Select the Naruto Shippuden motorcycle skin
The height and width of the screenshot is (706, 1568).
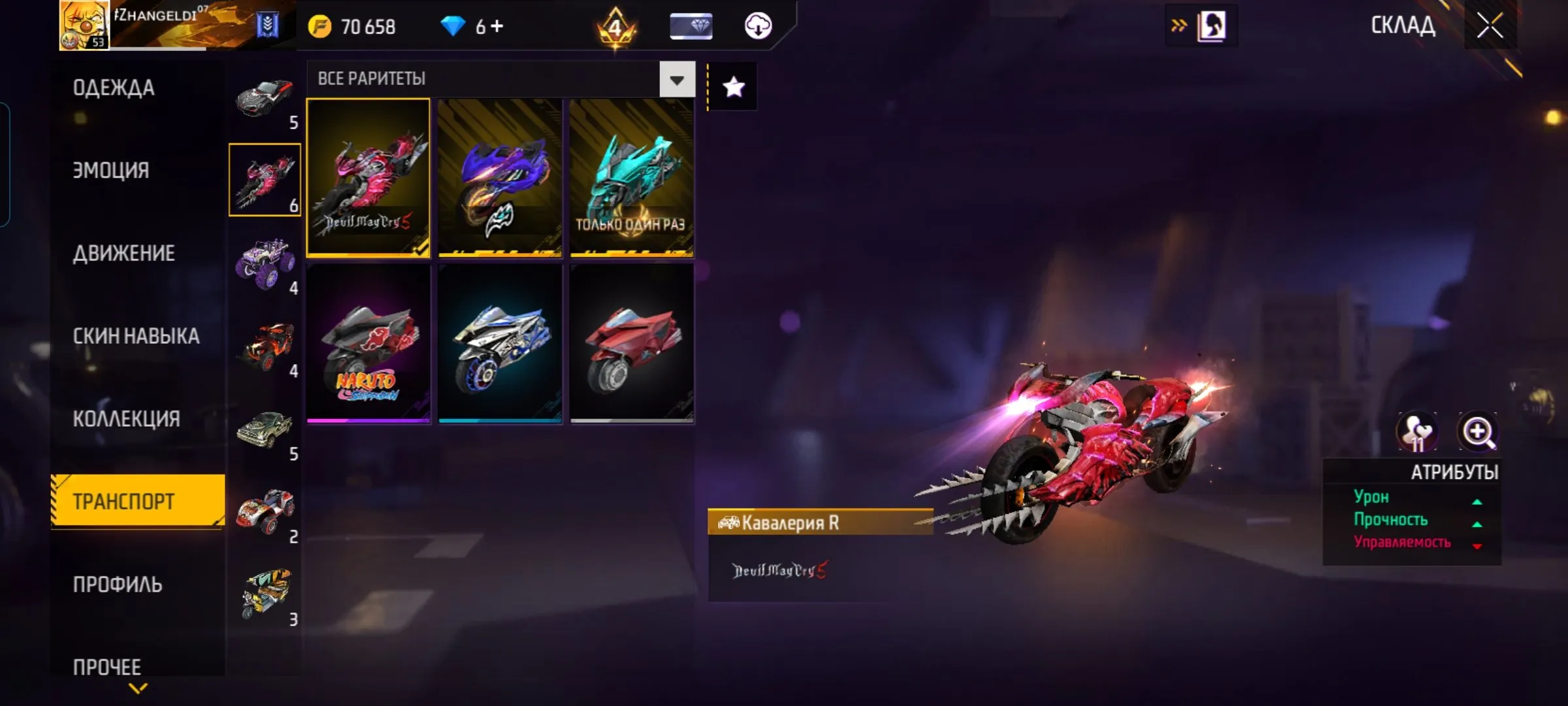(x=368, y=344)
